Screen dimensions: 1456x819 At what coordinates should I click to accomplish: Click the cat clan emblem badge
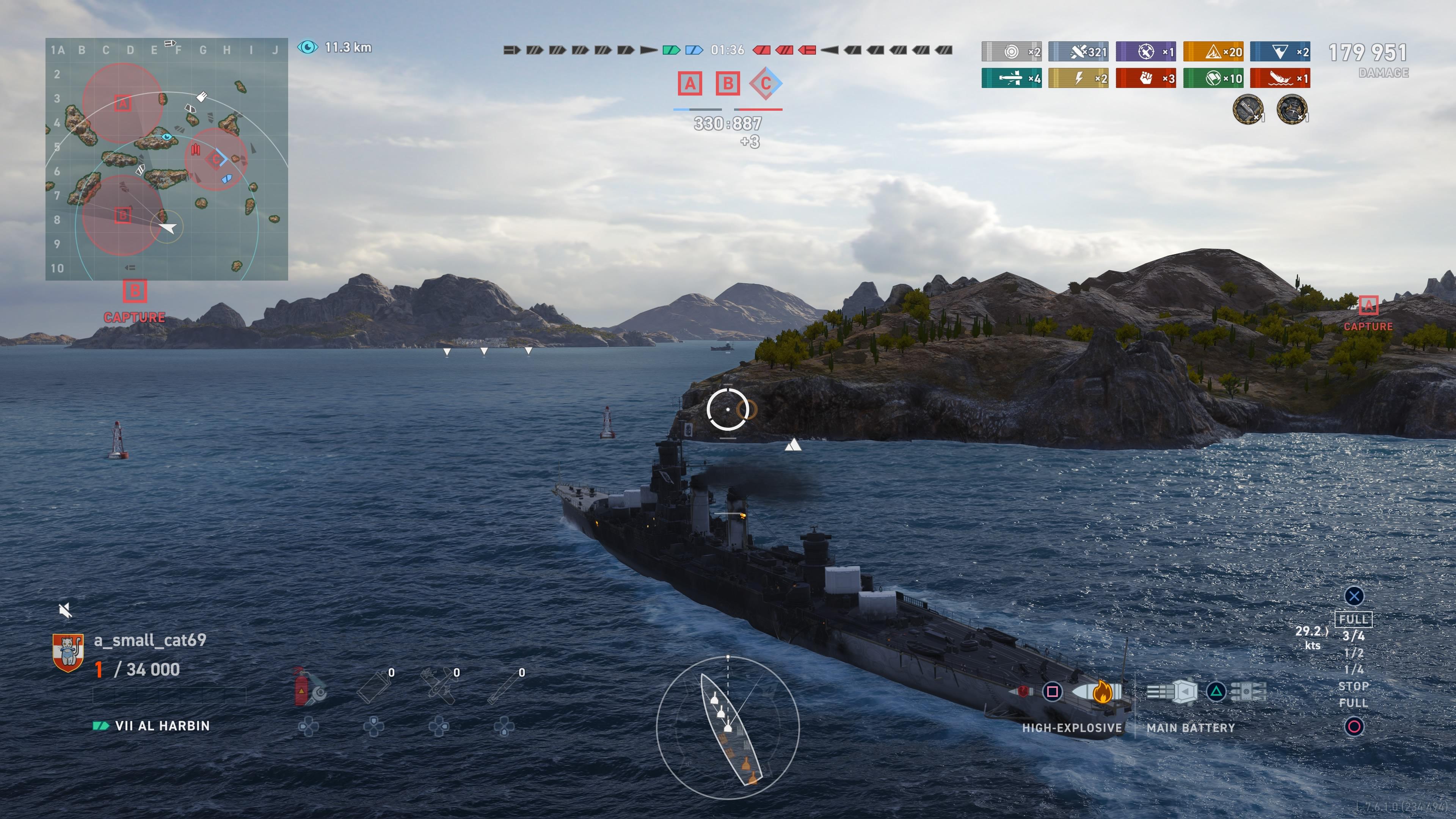click(x=68, y=653)
